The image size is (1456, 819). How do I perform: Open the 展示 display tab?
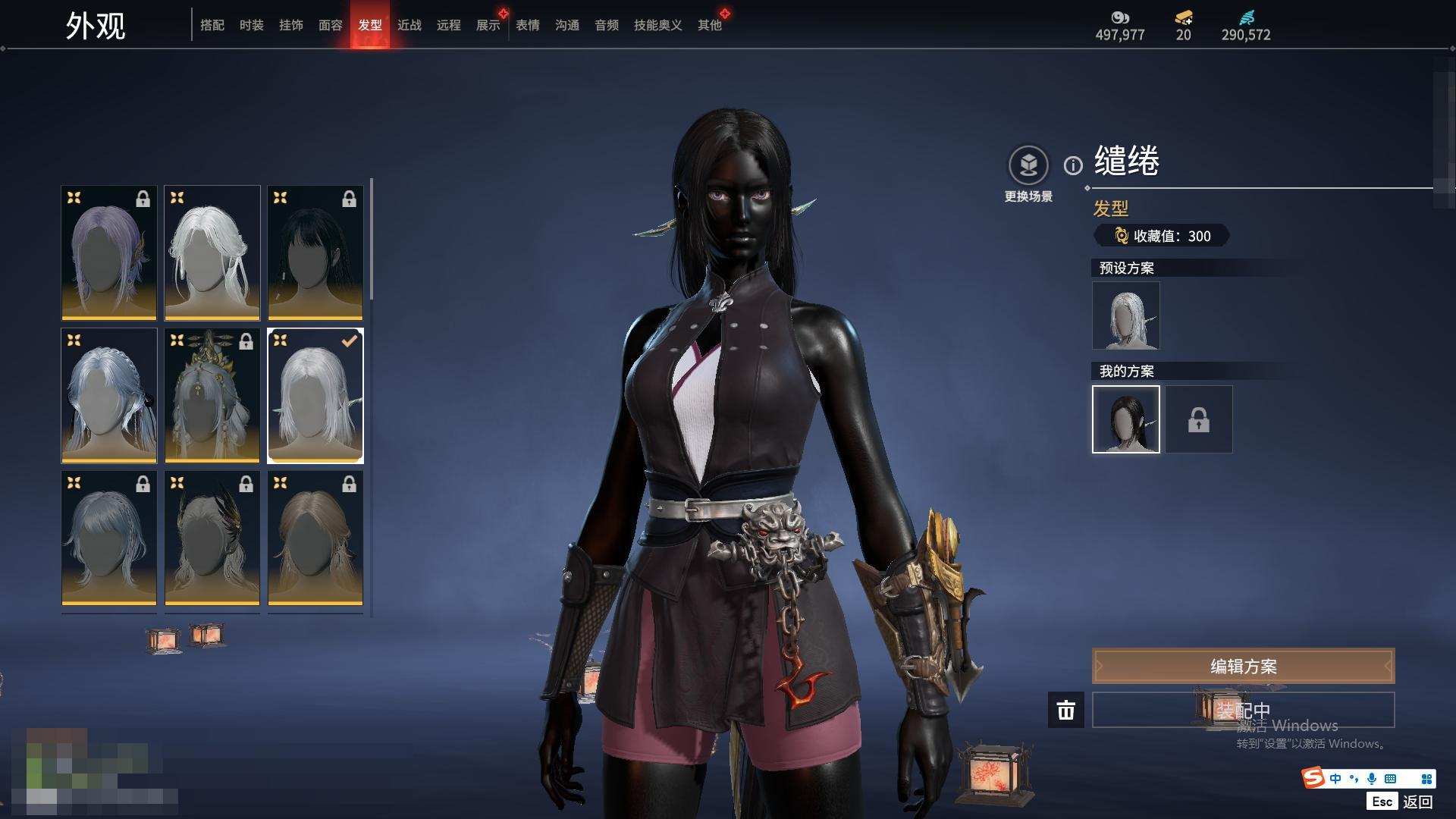pyautogui.click(x=488, y=25)
